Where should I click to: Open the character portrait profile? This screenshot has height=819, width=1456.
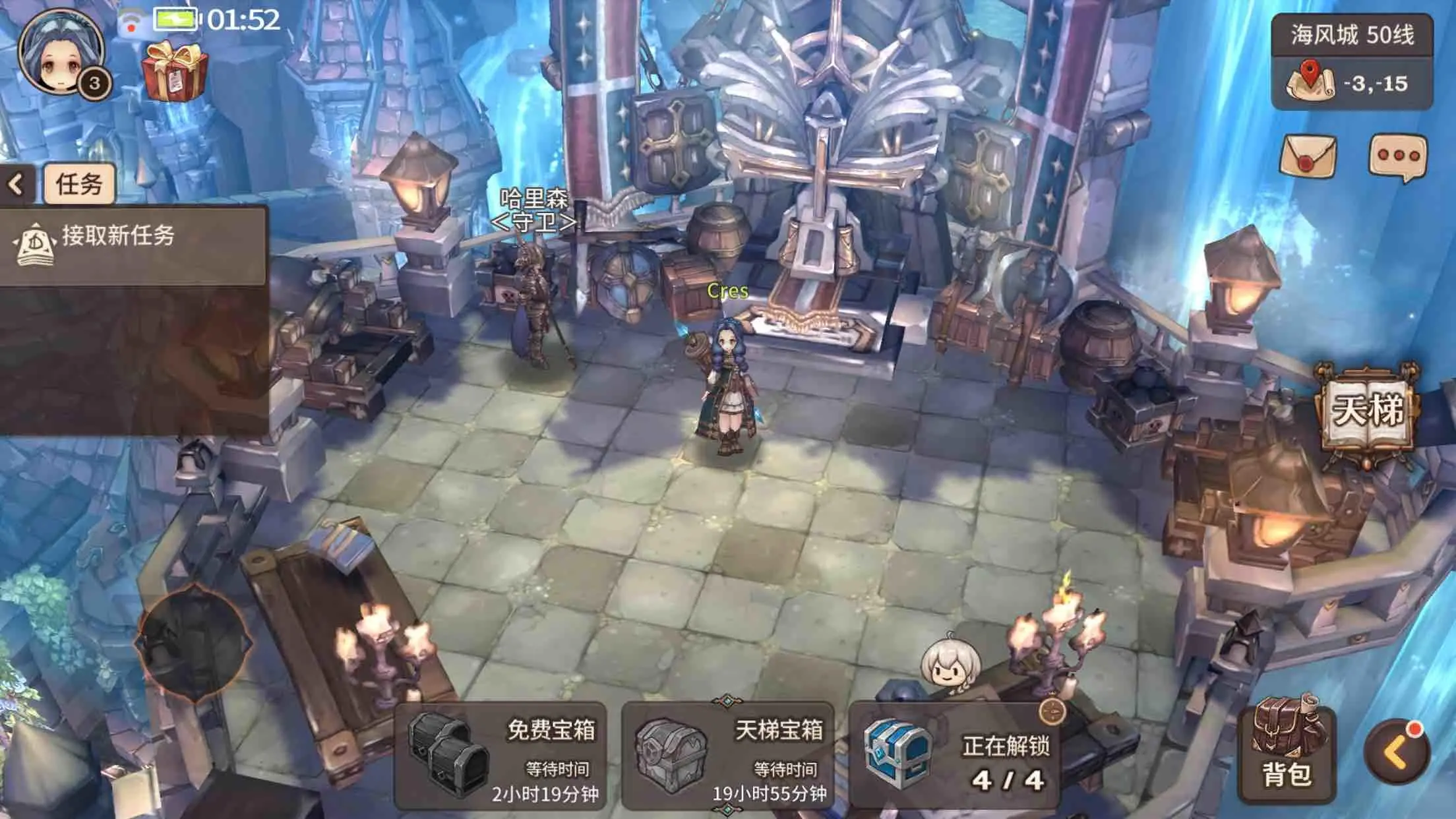tap(61, 53)
